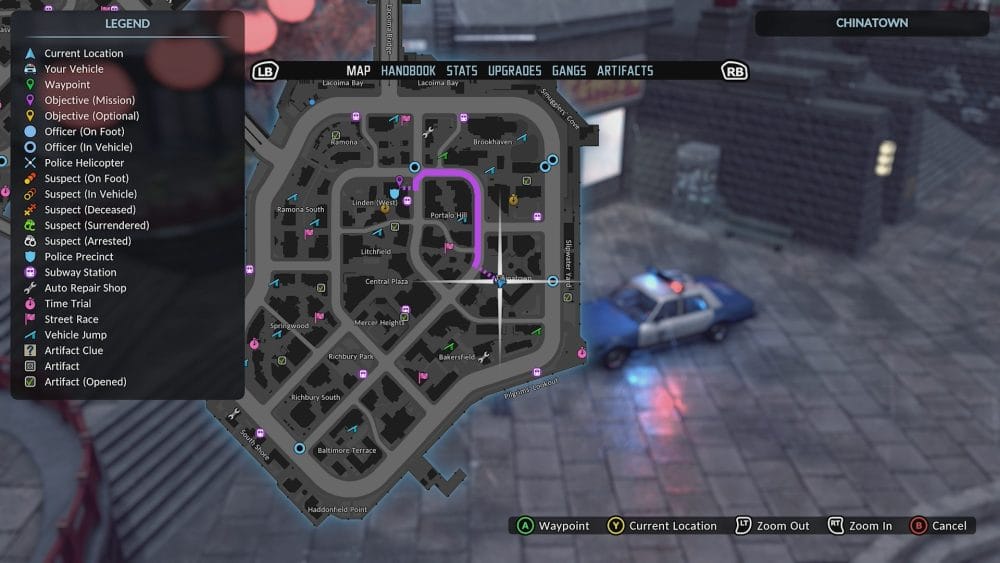Select the Map tab

click(358, 71)
